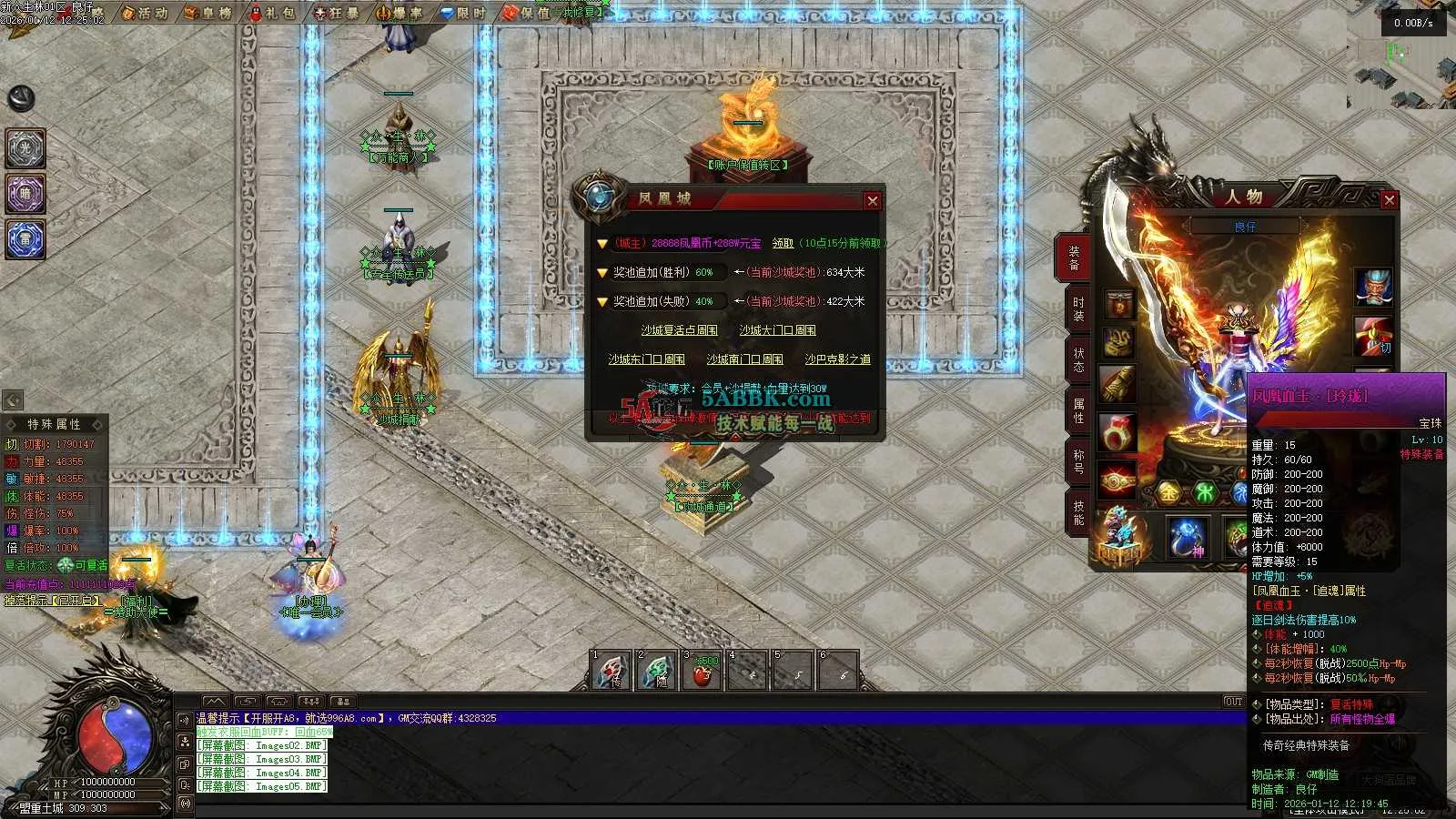Activate the 光 light skill icon
Screen dimensions: 1456x819
[x=25, y=148]
